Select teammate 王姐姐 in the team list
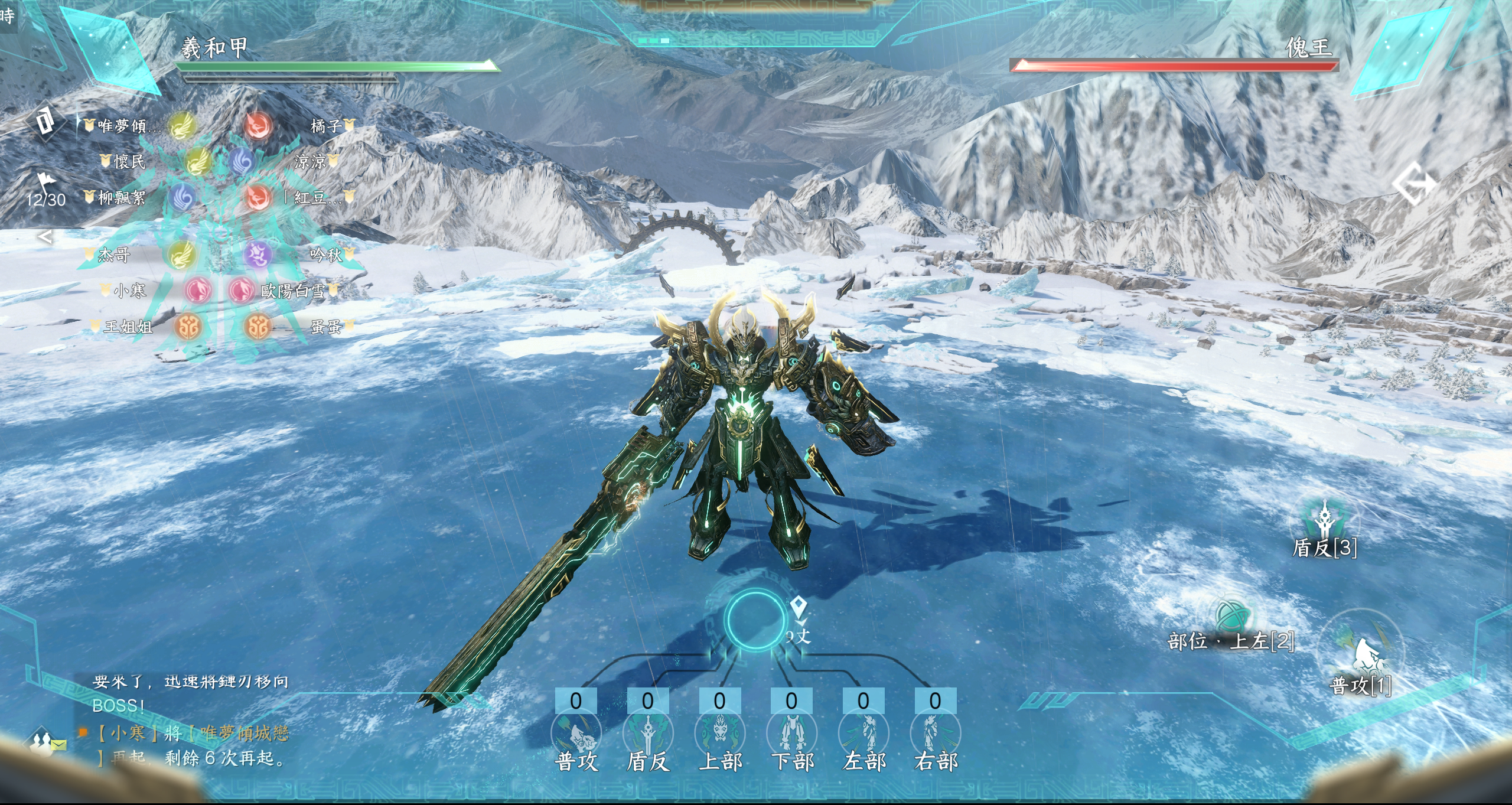Screen dimensions: 1512x805 click(128, 326)
